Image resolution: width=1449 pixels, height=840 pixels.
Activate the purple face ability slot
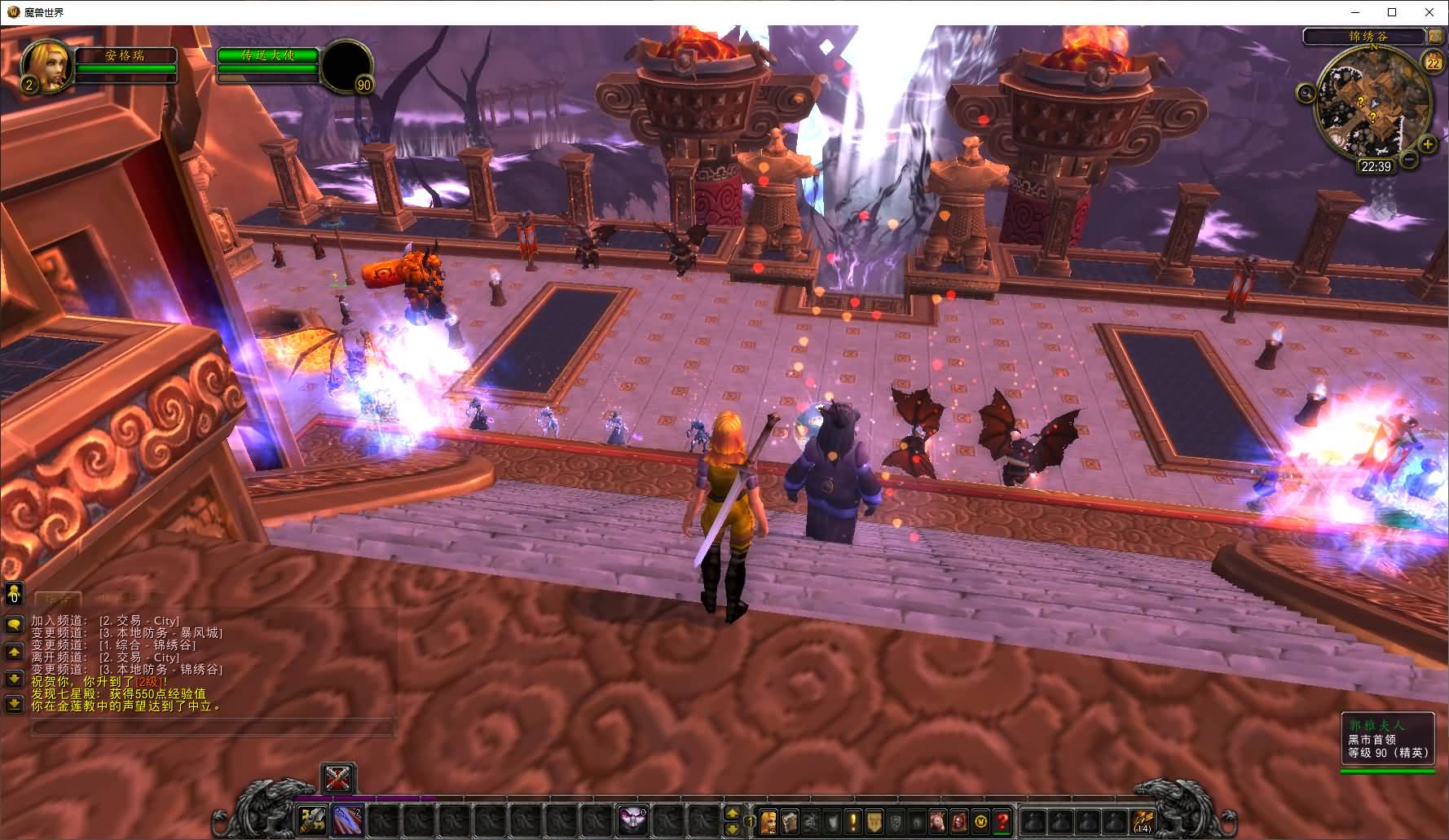coord(632,820)
